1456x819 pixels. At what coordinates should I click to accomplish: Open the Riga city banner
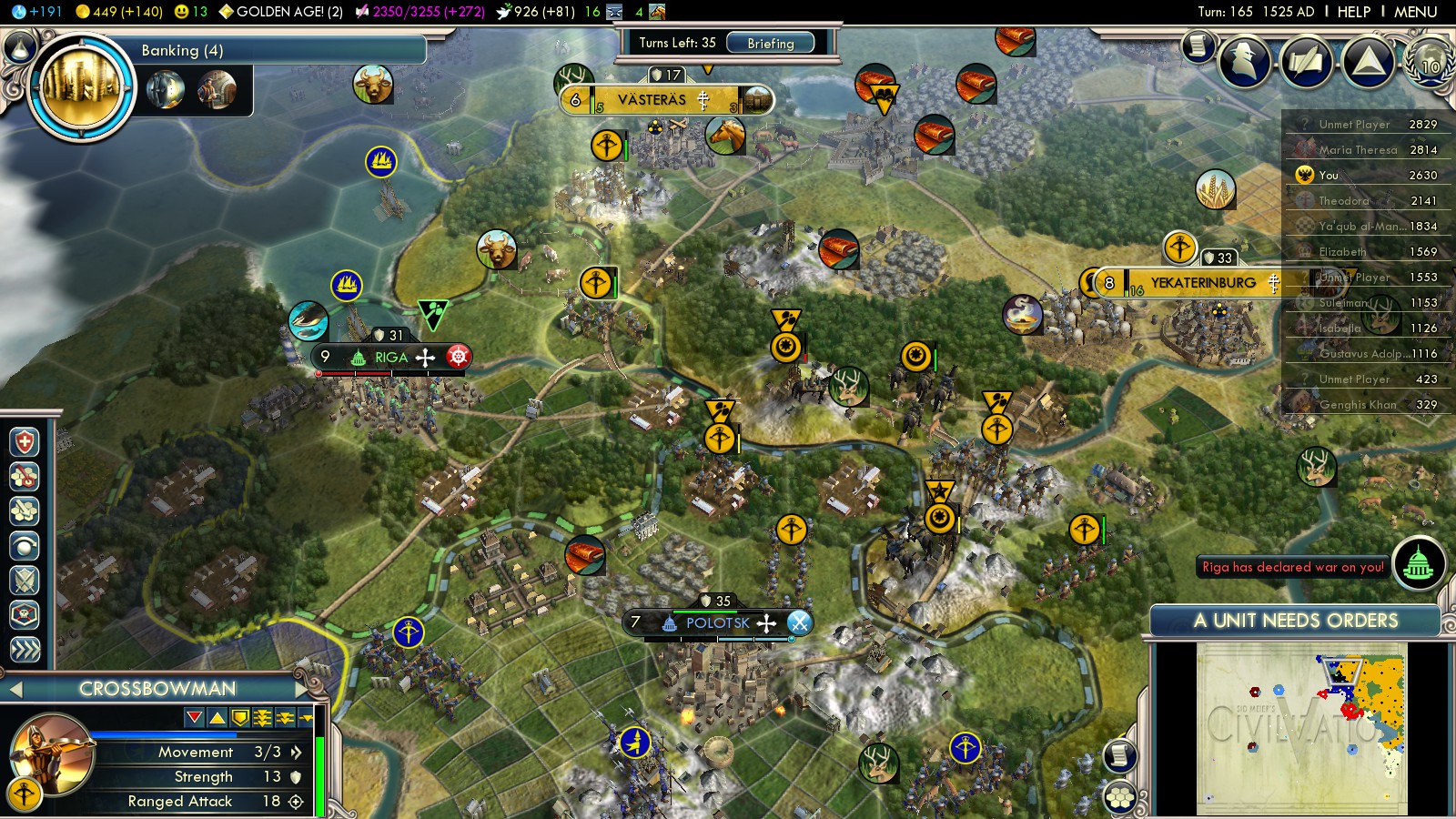391,358
